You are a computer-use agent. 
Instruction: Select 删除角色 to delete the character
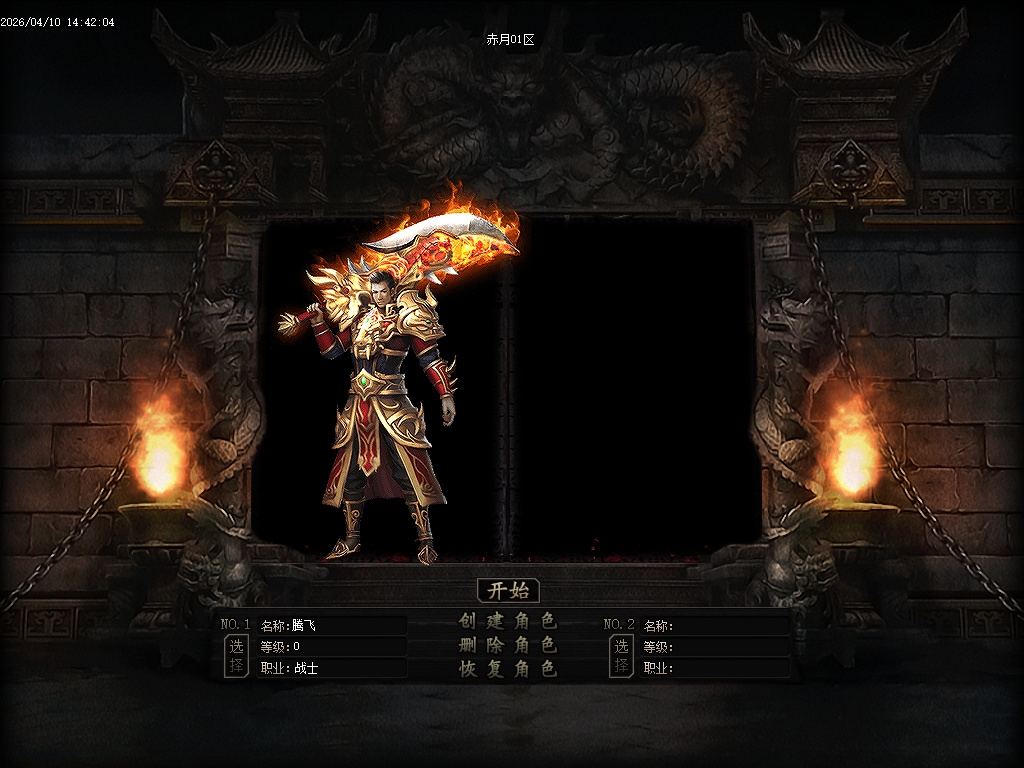[508, 645]
